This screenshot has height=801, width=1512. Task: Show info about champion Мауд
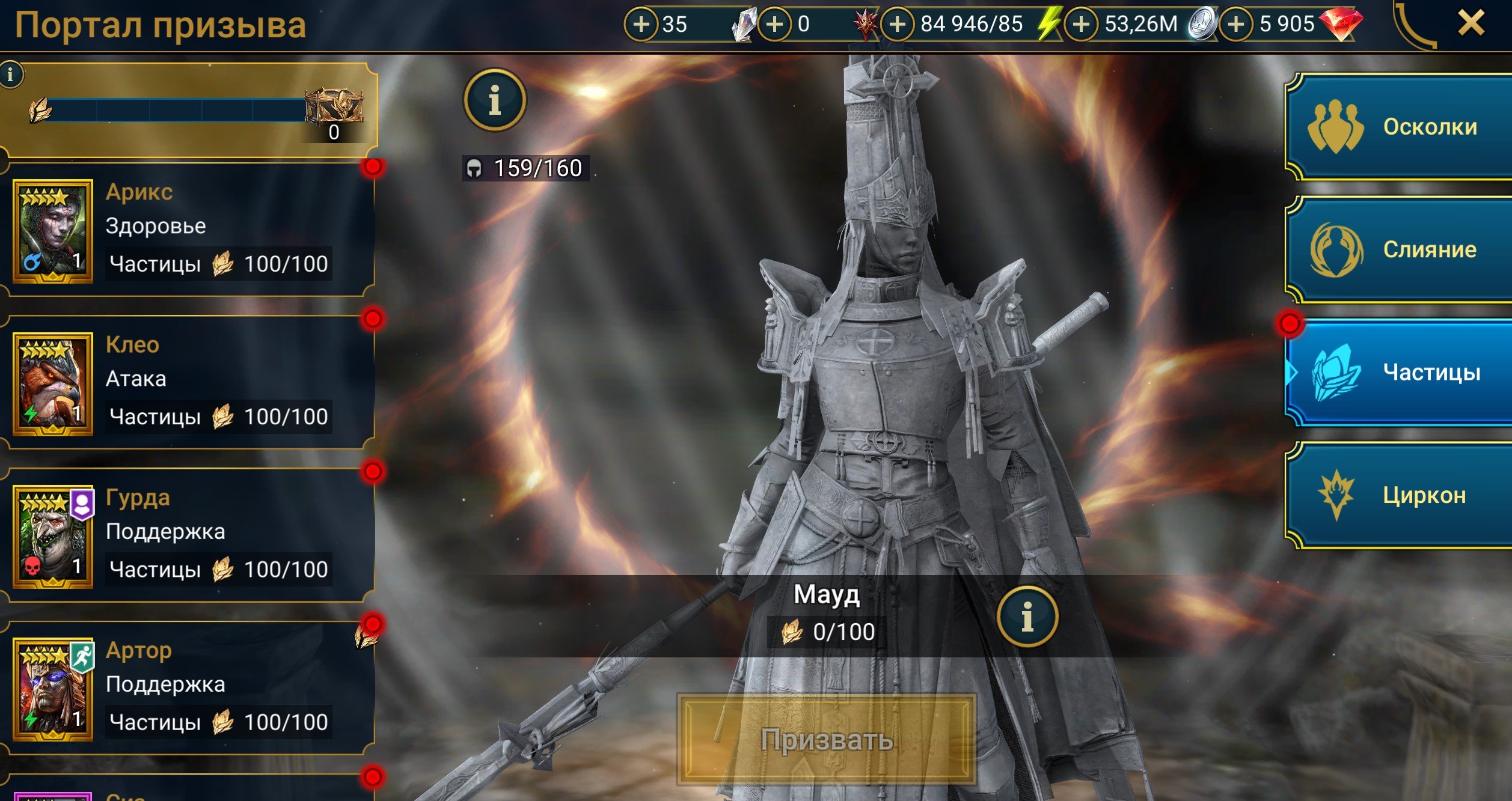tap(1027, 617)
